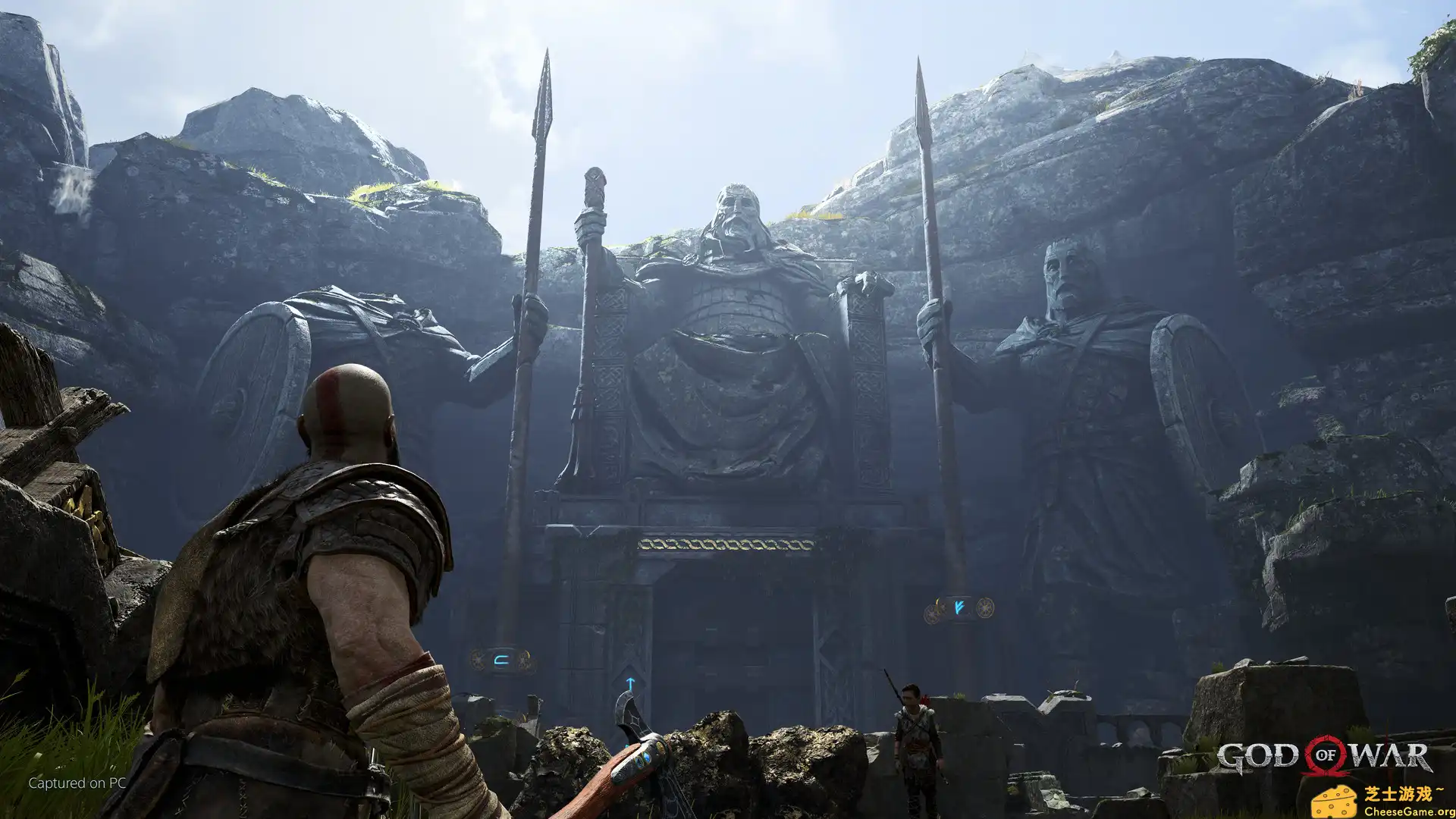This screenshot has height=819, width=1456.
Task: Click the blue arrow objective indicator
Action: (630, 683)
